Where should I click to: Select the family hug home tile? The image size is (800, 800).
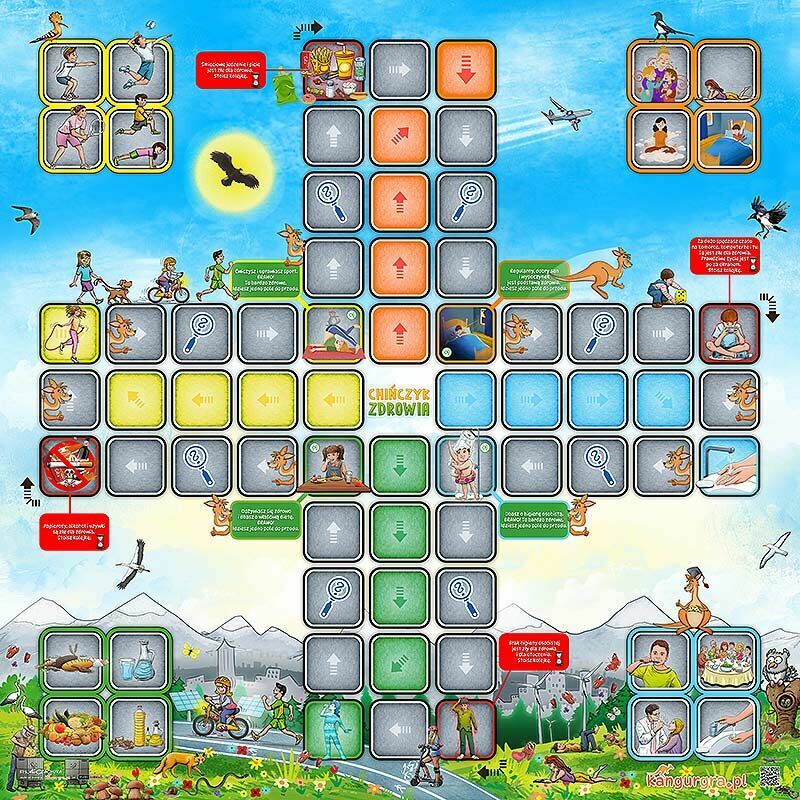(x=660, y=70)
